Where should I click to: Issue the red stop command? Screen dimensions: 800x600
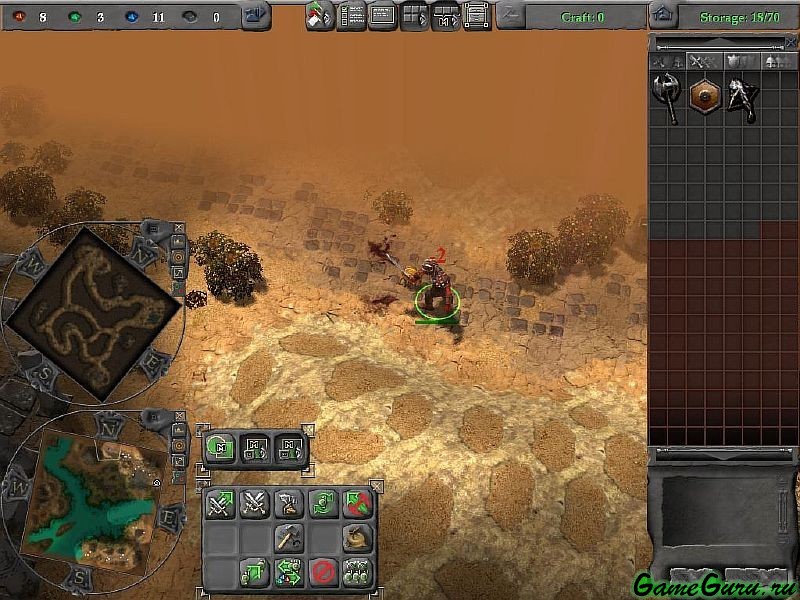click(323, 572)
